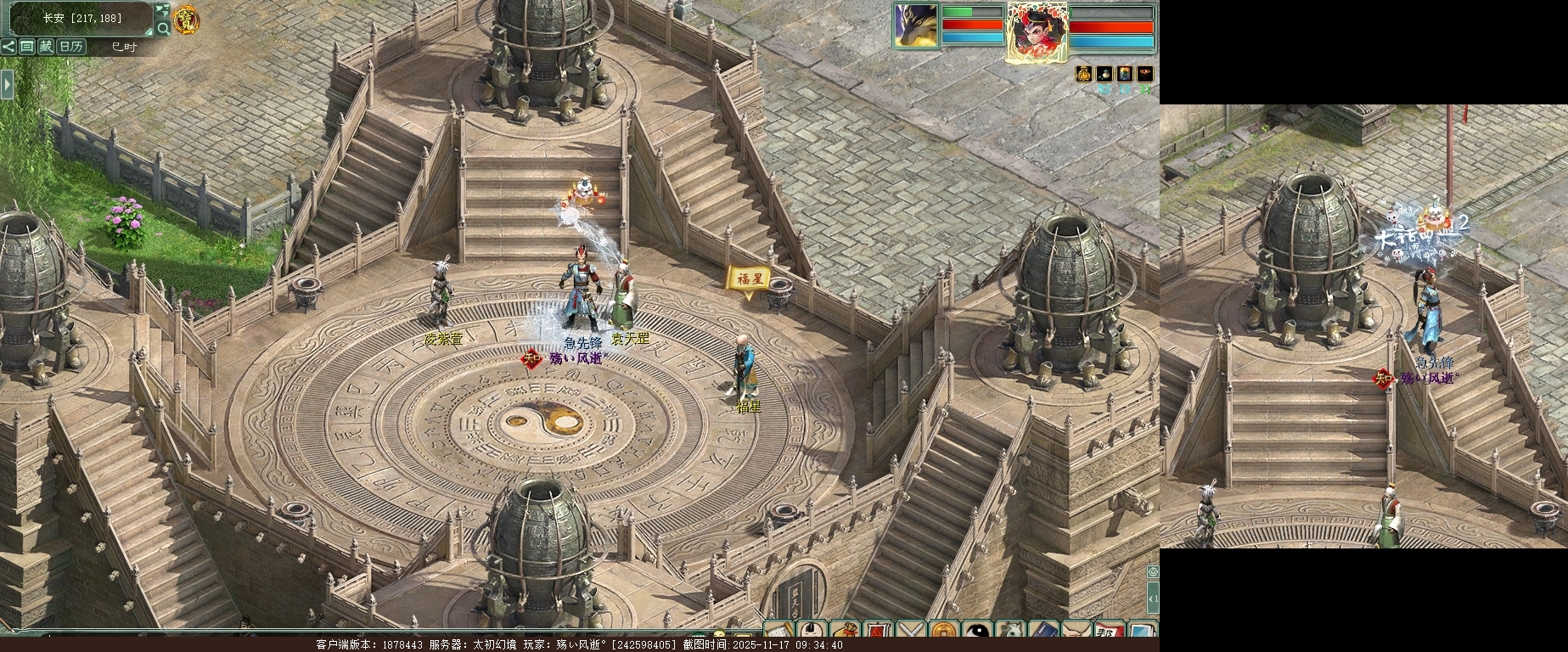Select the wolf pet portrait
The image size is (1568, 652).
tap(914, 25)
